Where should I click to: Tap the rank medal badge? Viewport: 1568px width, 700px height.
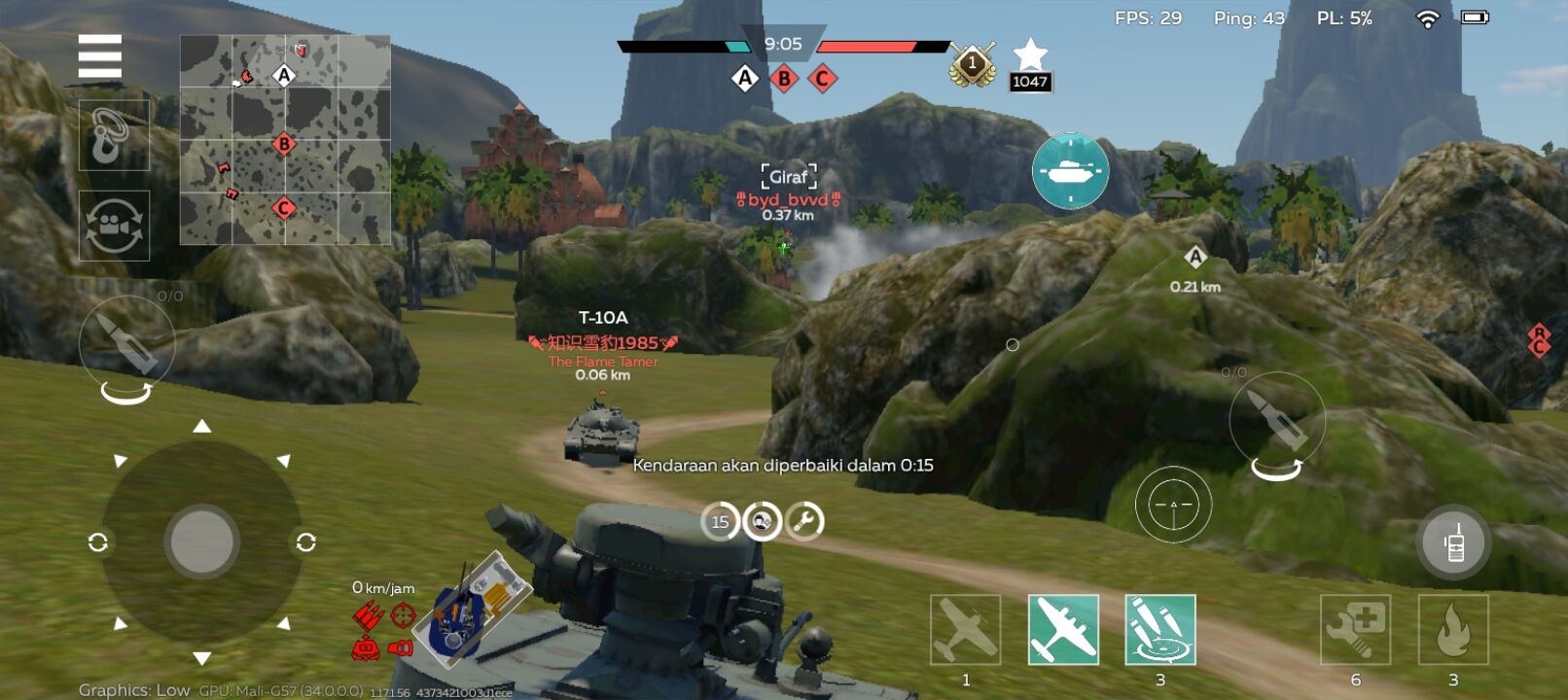pyautogui.click(x=972, y=64)
